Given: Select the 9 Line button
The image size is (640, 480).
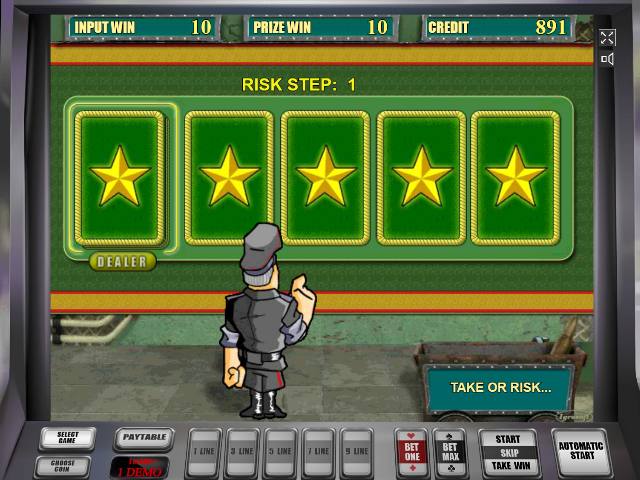Looking at the screenshot, I should [356, 450].
